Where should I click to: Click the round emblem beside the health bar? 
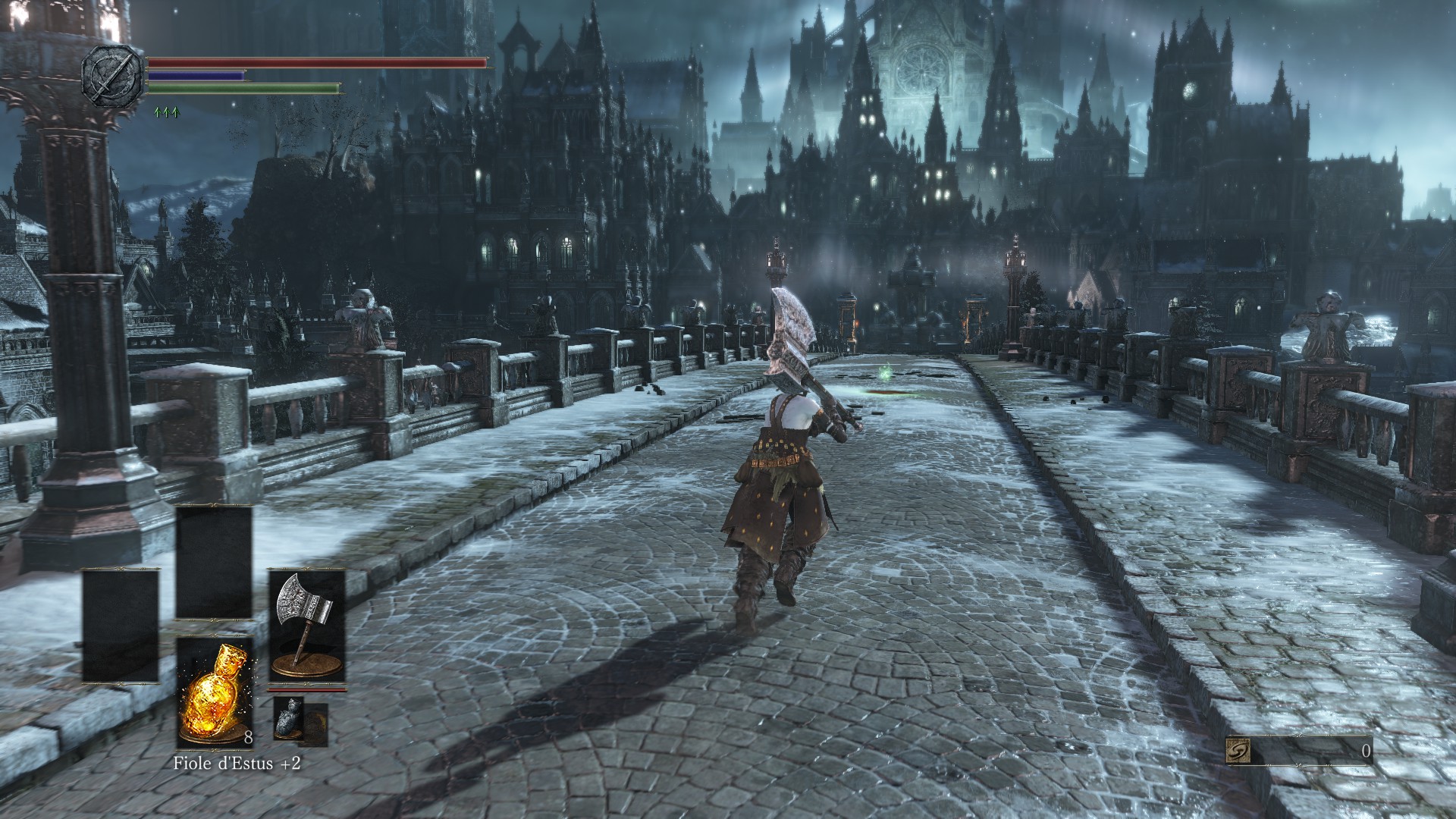(113, 75)
